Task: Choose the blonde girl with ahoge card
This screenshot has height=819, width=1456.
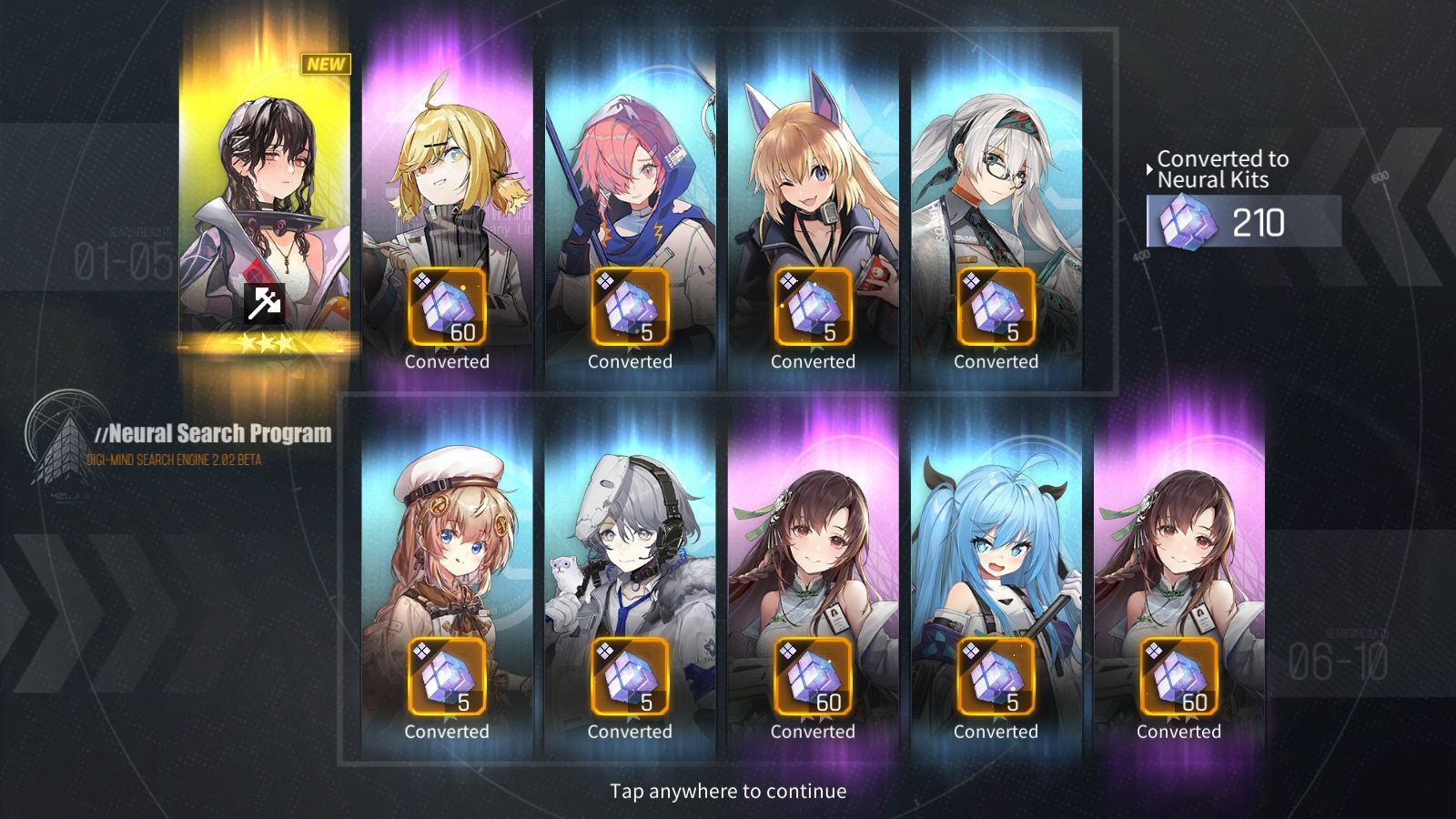Action: pyautogui.click(x=447, y=182)
